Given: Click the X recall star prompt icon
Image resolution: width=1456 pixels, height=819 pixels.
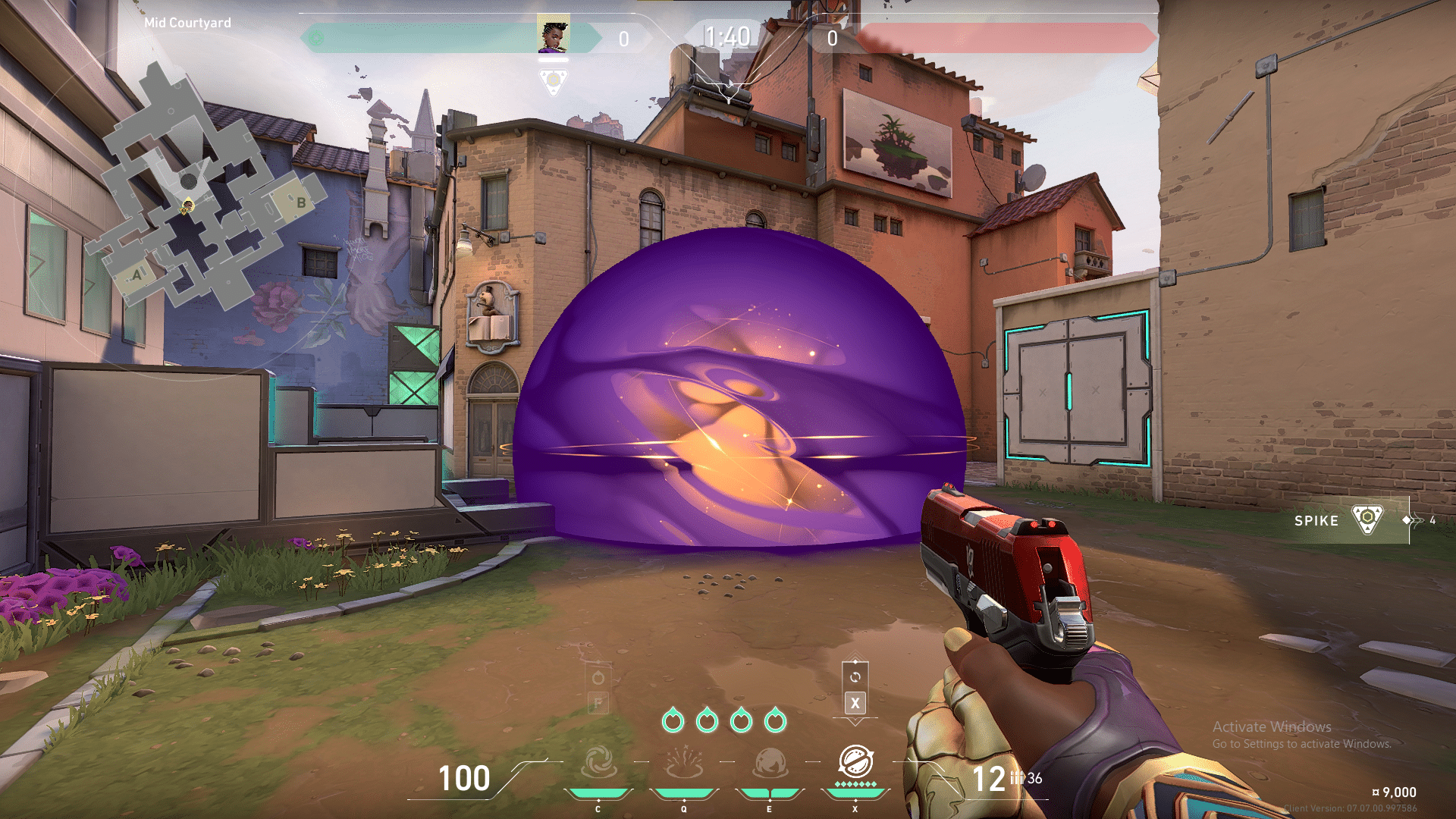Looking at the screenshot, I should click(855, 701).
